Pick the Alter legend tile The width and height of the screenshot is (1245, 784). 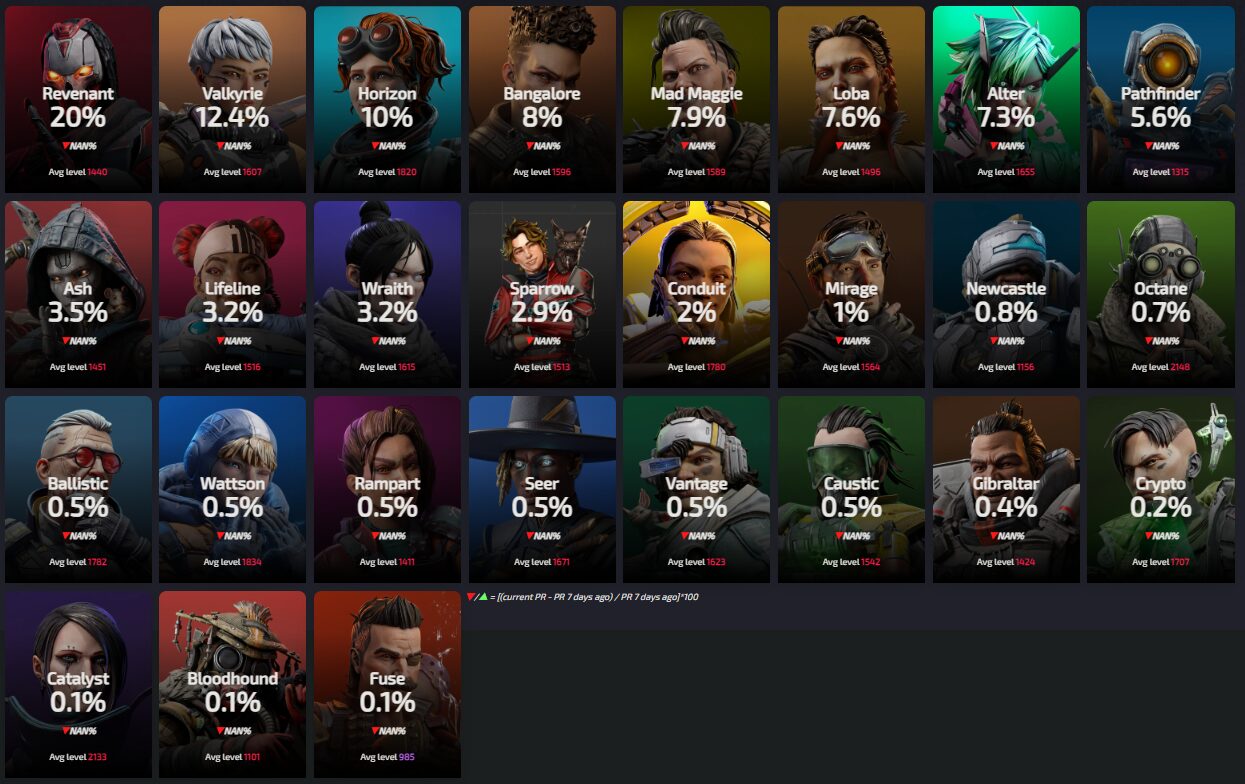[x=1006, y=100]
